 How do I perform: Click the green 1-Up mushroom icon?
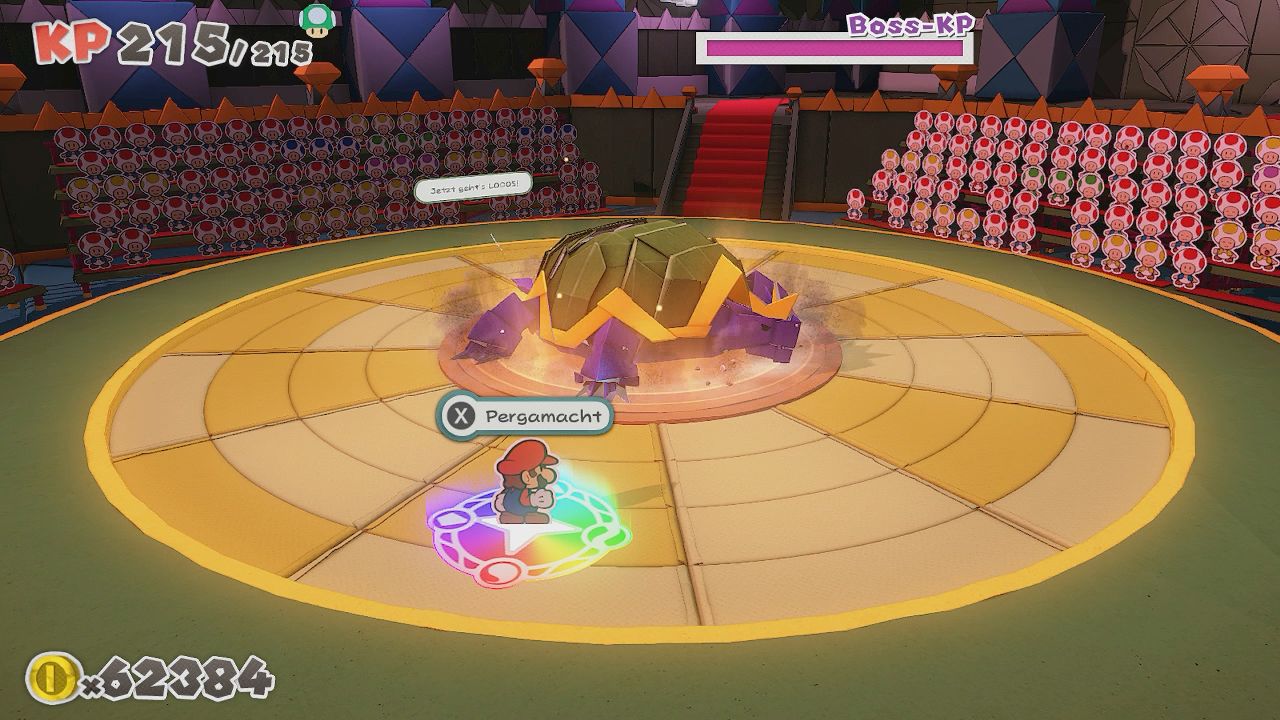(317, 19)
